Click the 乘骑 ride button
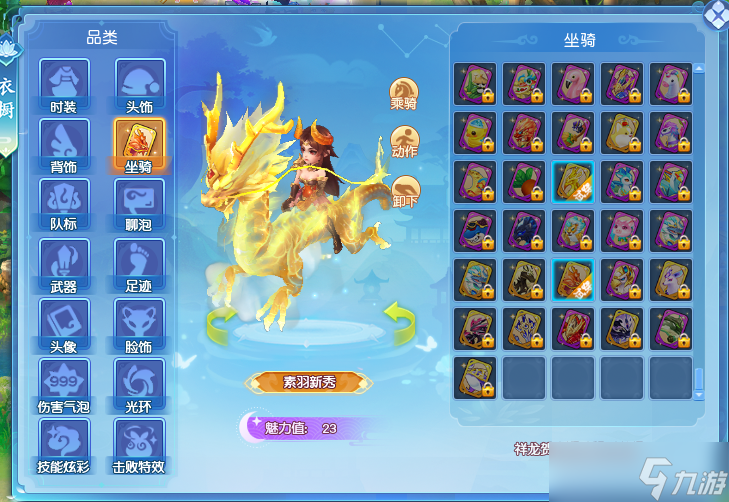 [404, 94]
